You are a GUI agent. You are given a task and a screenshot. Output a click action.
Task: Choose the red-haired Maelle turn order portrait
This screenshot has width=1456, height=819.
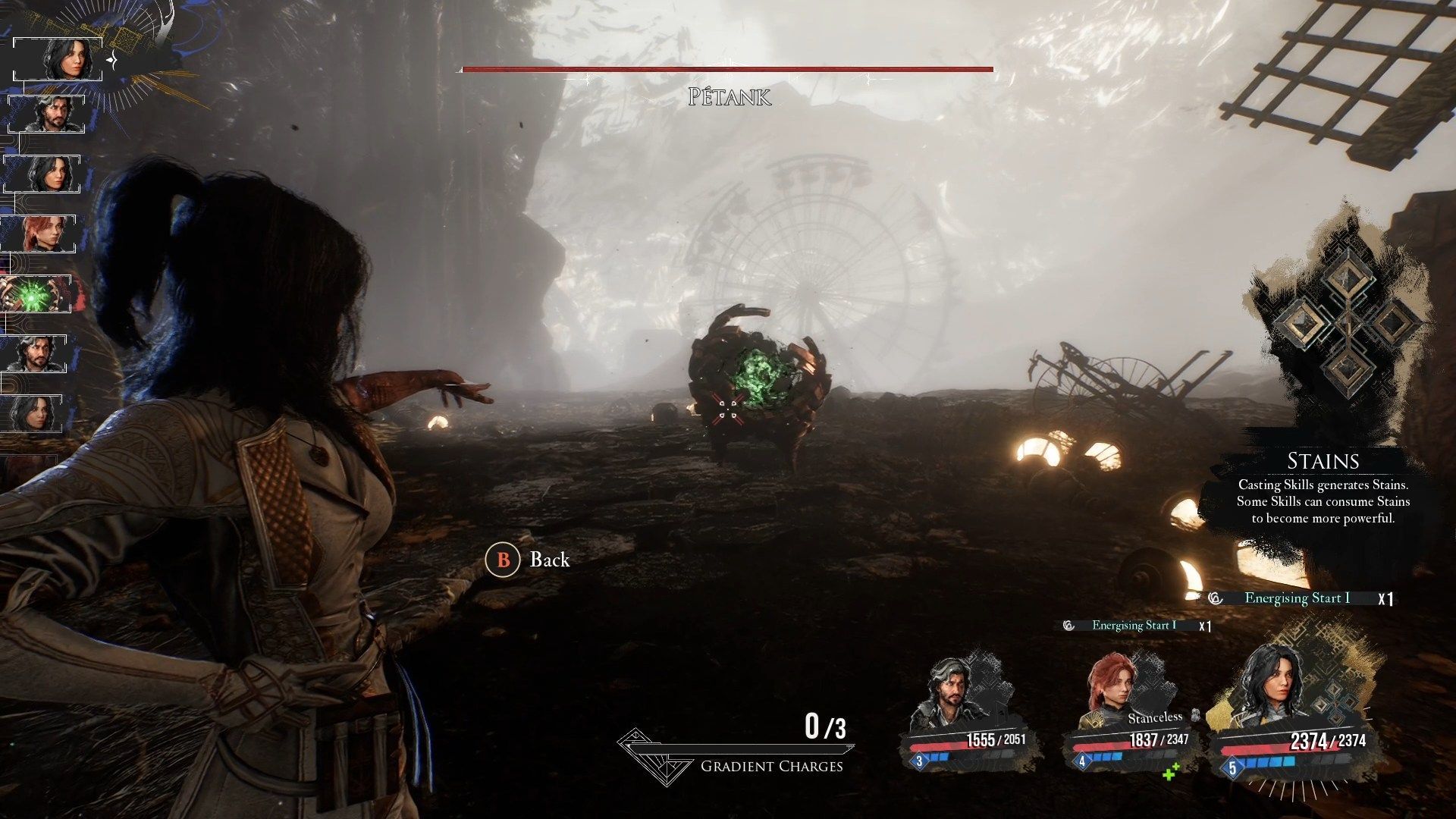click(x=42, y=234)
